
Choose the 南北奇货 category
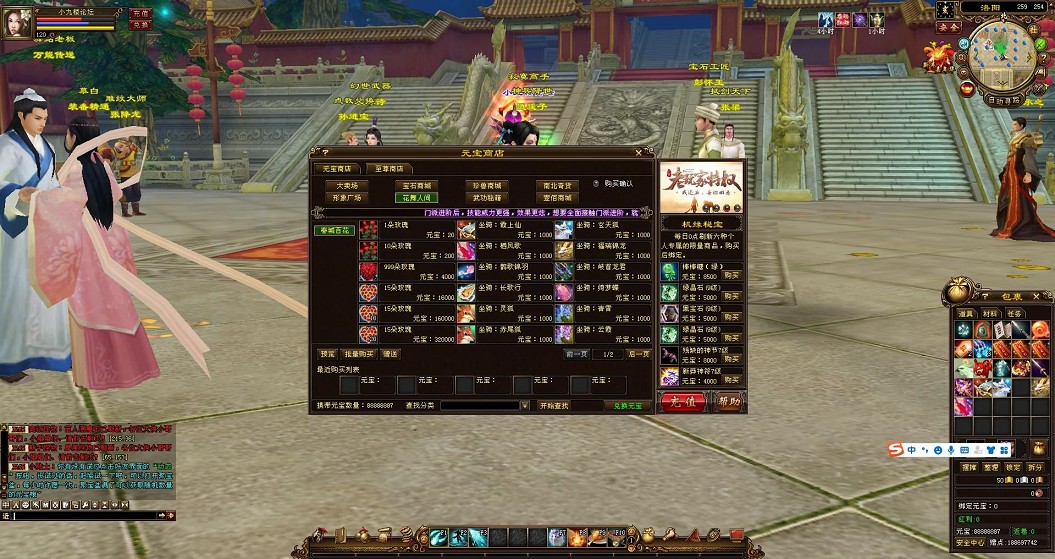[x=557, y=186]
